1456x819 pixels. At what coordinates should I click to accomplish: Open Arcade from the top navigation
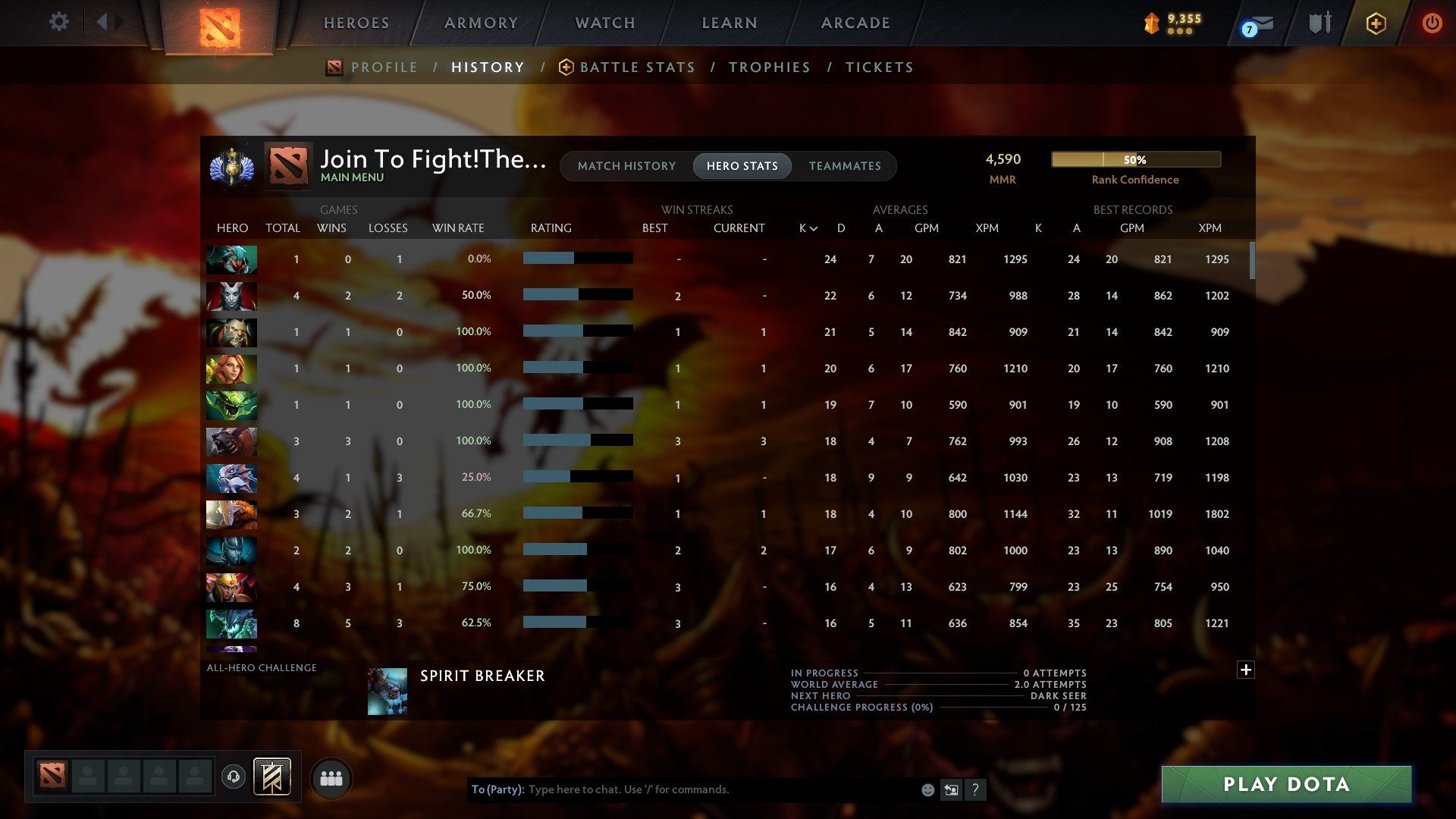[855, 23]
